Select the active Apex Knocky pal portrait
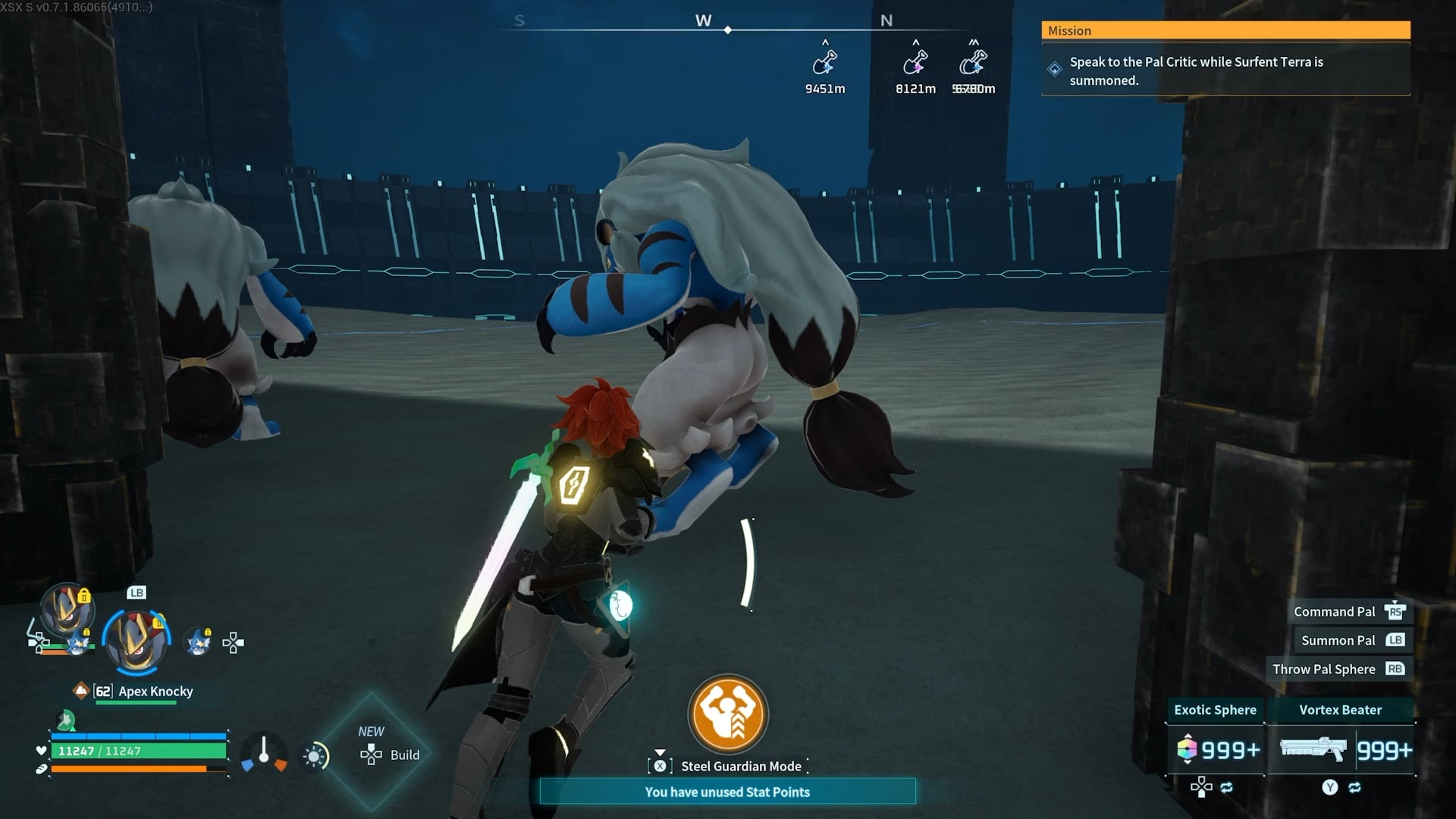 (x=136, y=641)
